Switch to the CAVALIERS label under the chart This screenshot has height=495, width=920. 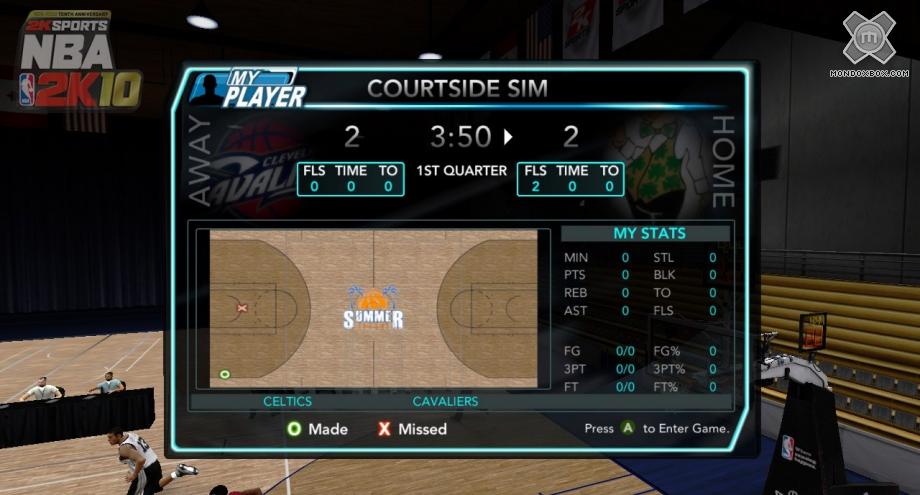click(445, 401)
